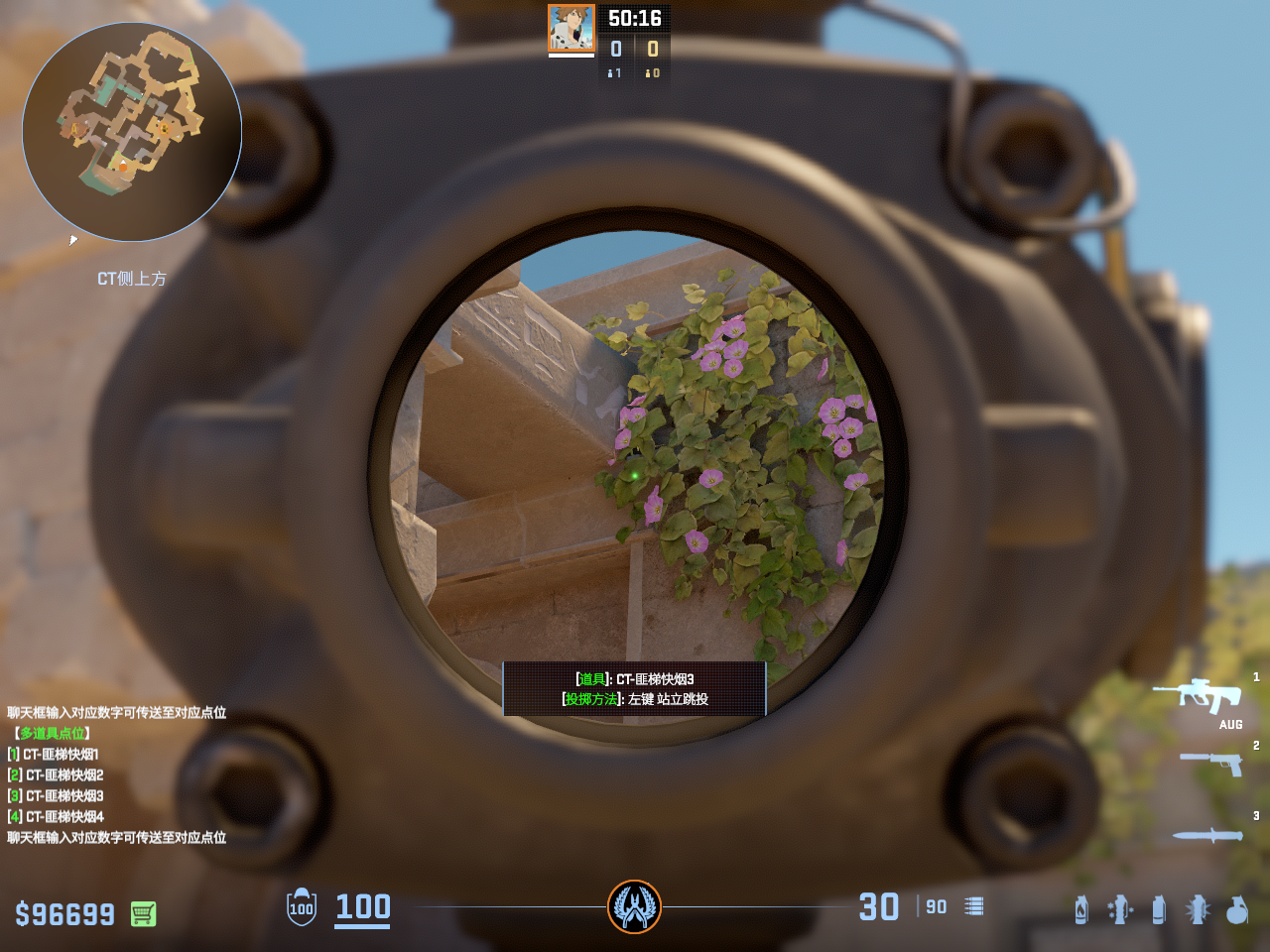Choose the molotov/incendiary grenade icon
The width and height of the screenshot is (1270, 952).
point(1081,909)
